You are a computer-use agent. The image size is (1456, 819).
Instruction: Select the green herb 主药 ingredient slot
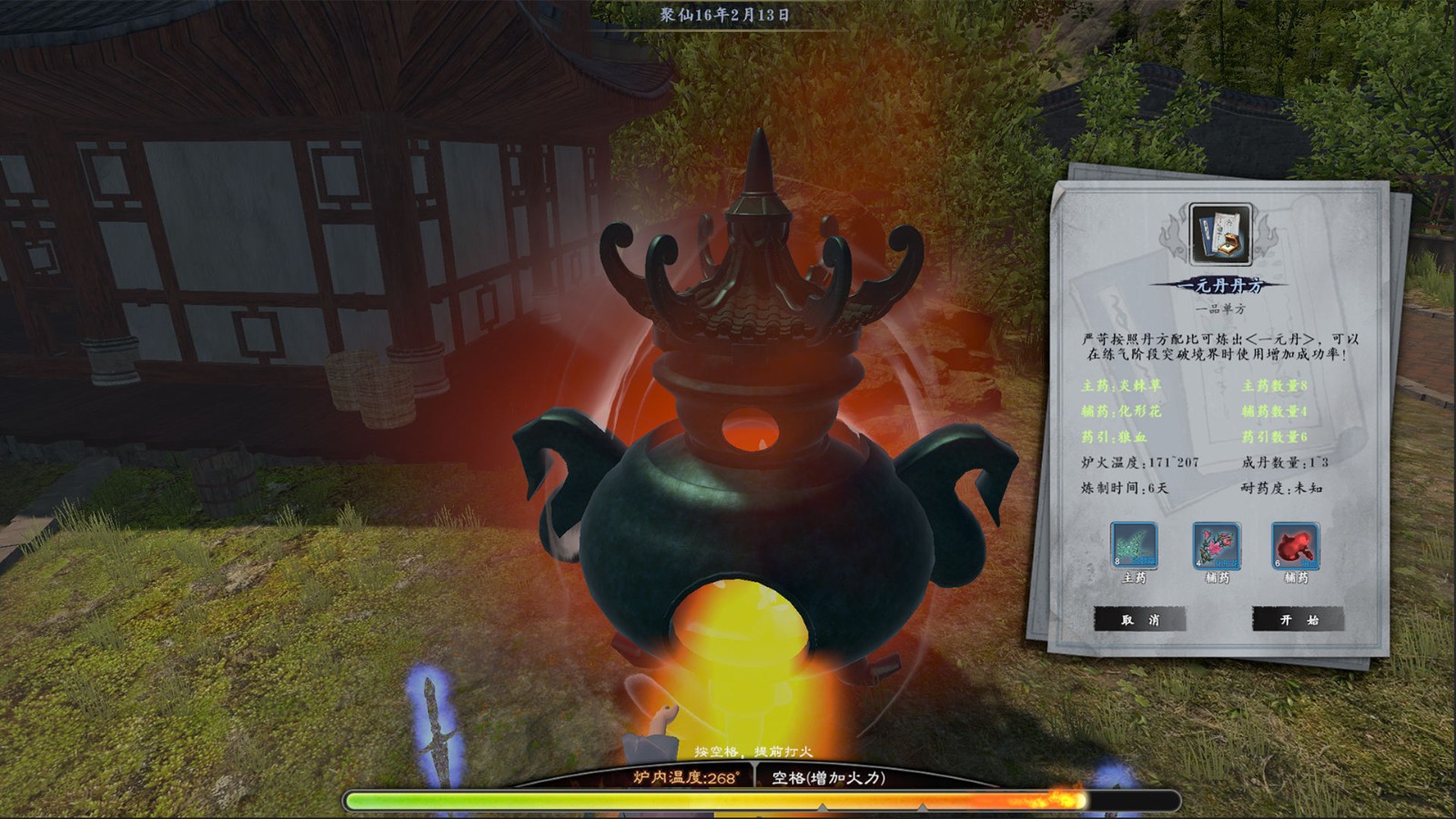1134,546
